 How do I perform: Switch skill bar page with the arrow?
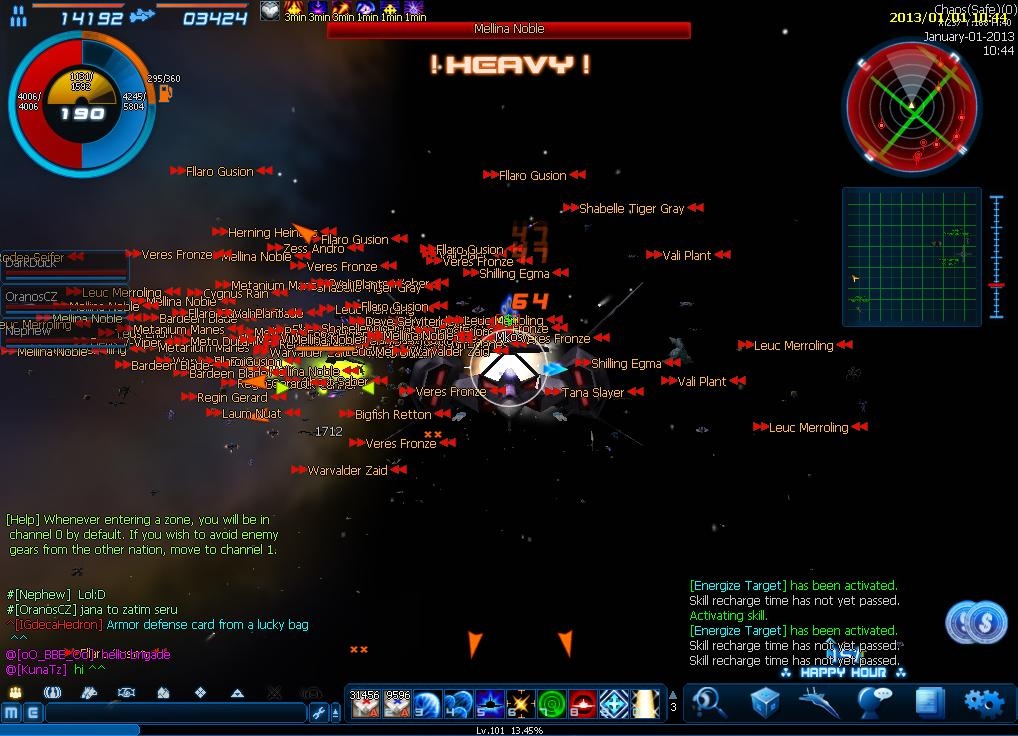click(673, 696)
